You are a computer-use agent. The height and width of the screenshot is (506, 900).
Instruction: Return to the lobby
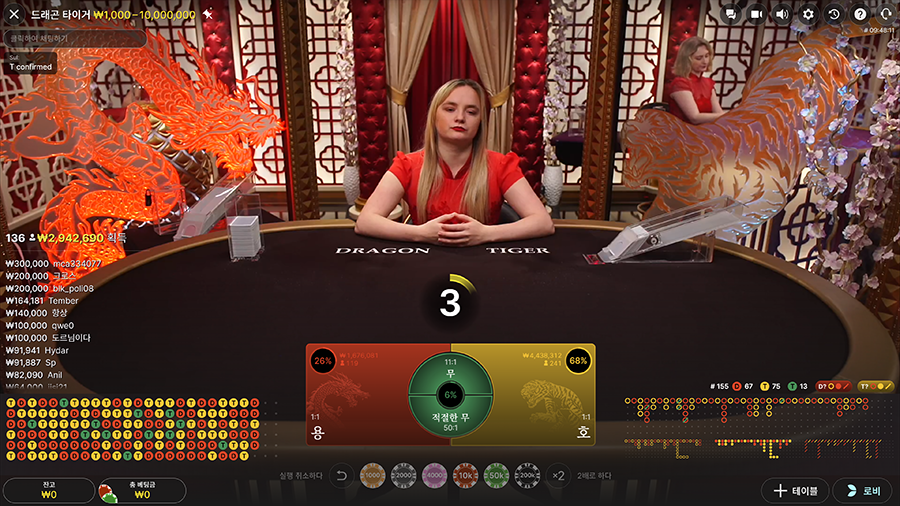pyautogui.click(x=862, y=490)
